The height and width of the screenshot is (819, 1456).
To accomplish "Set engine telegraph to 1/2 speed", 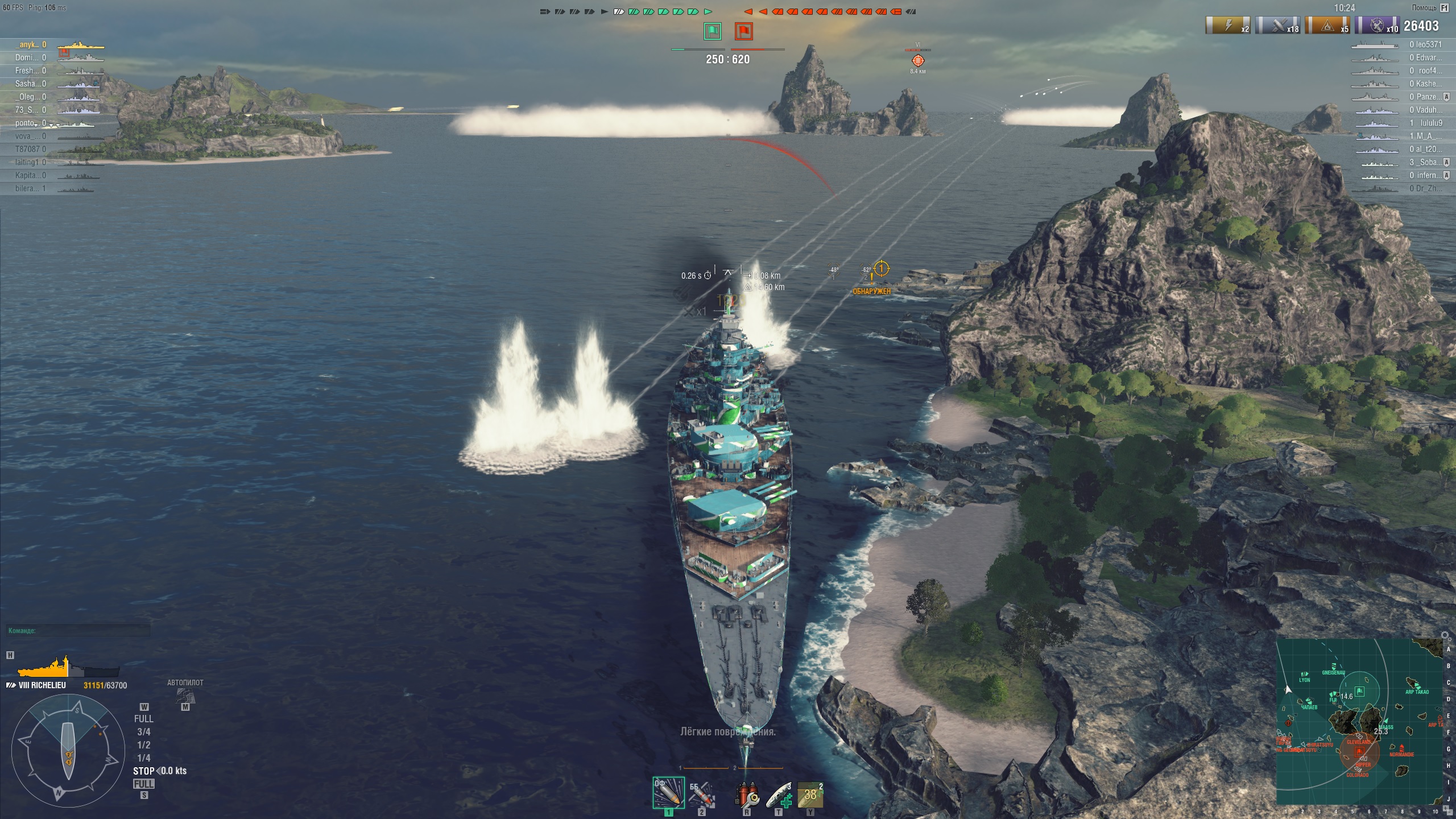I will tap(144, 745).
